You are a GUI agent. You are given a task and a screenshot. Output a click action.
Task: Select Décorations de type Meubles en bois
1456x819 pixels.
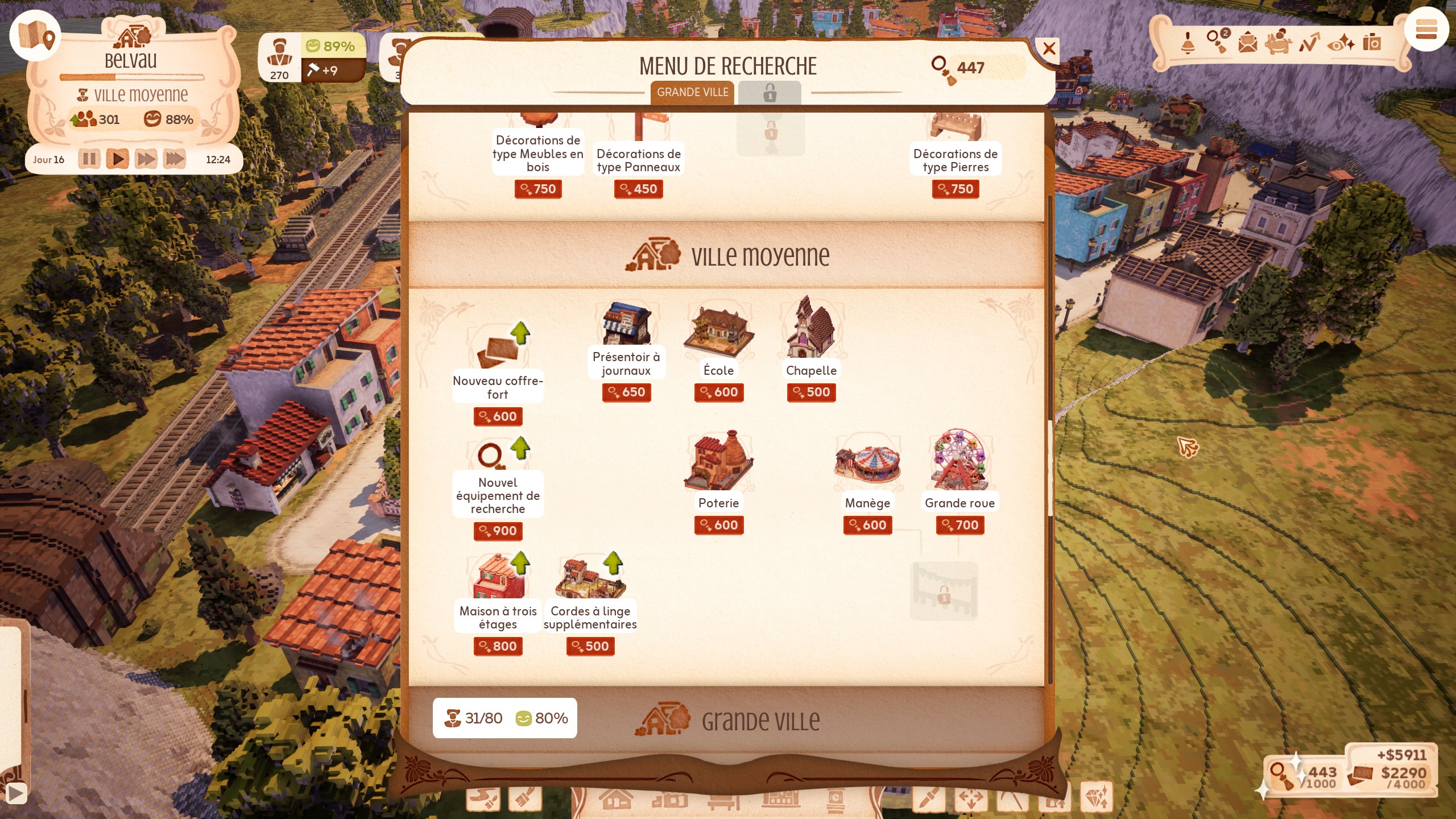tap(538, 152)
